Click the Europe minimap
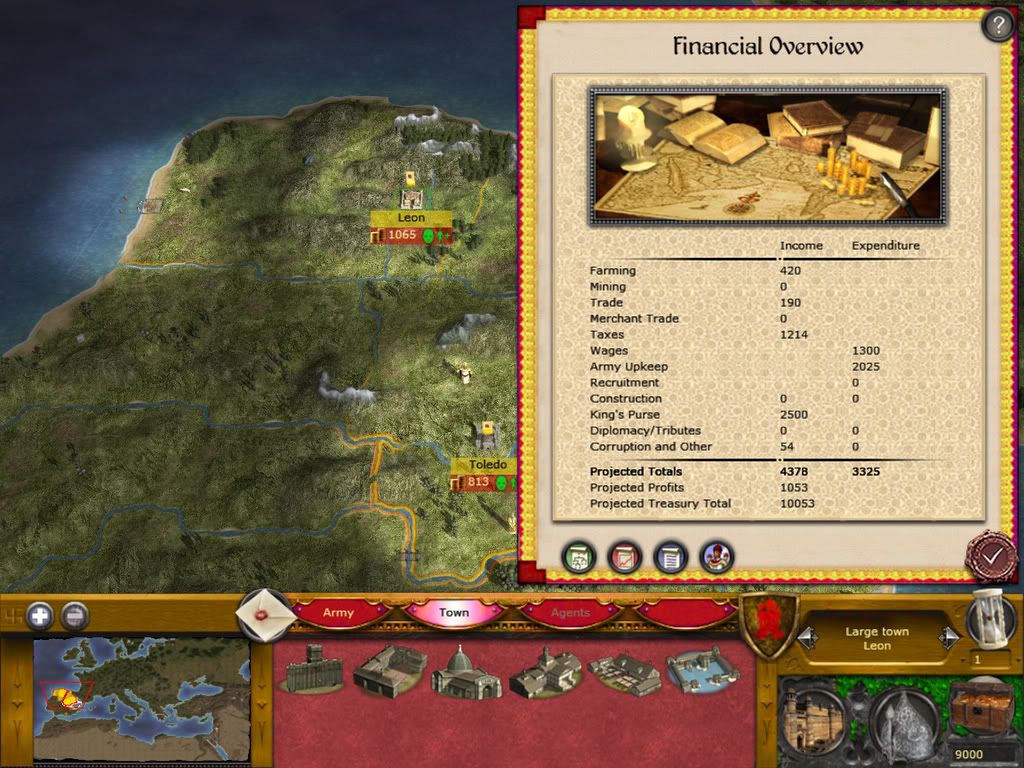 [141, 698]
